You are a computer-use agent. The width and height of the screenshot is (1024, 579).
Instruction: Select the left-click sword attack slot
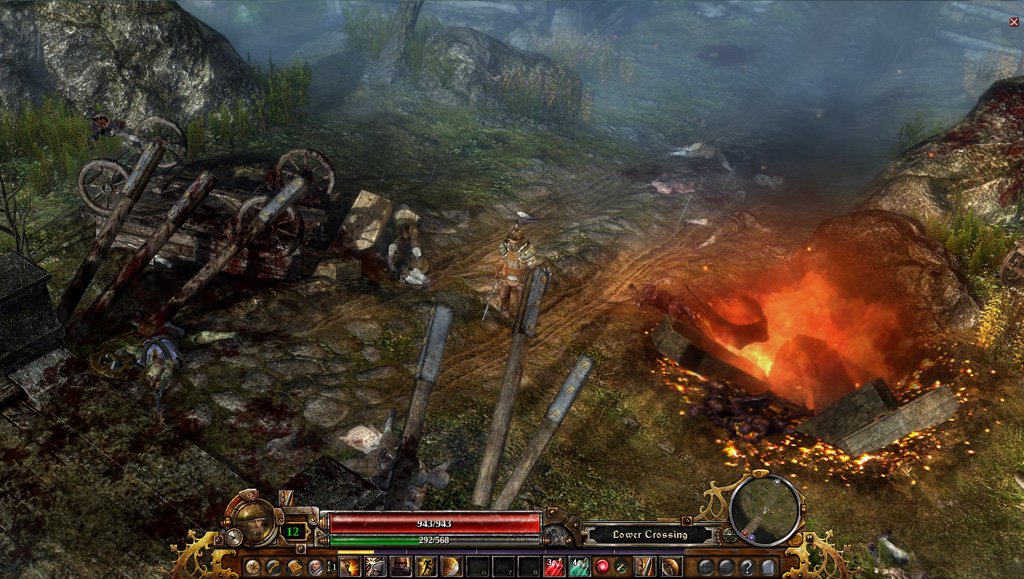645,567
